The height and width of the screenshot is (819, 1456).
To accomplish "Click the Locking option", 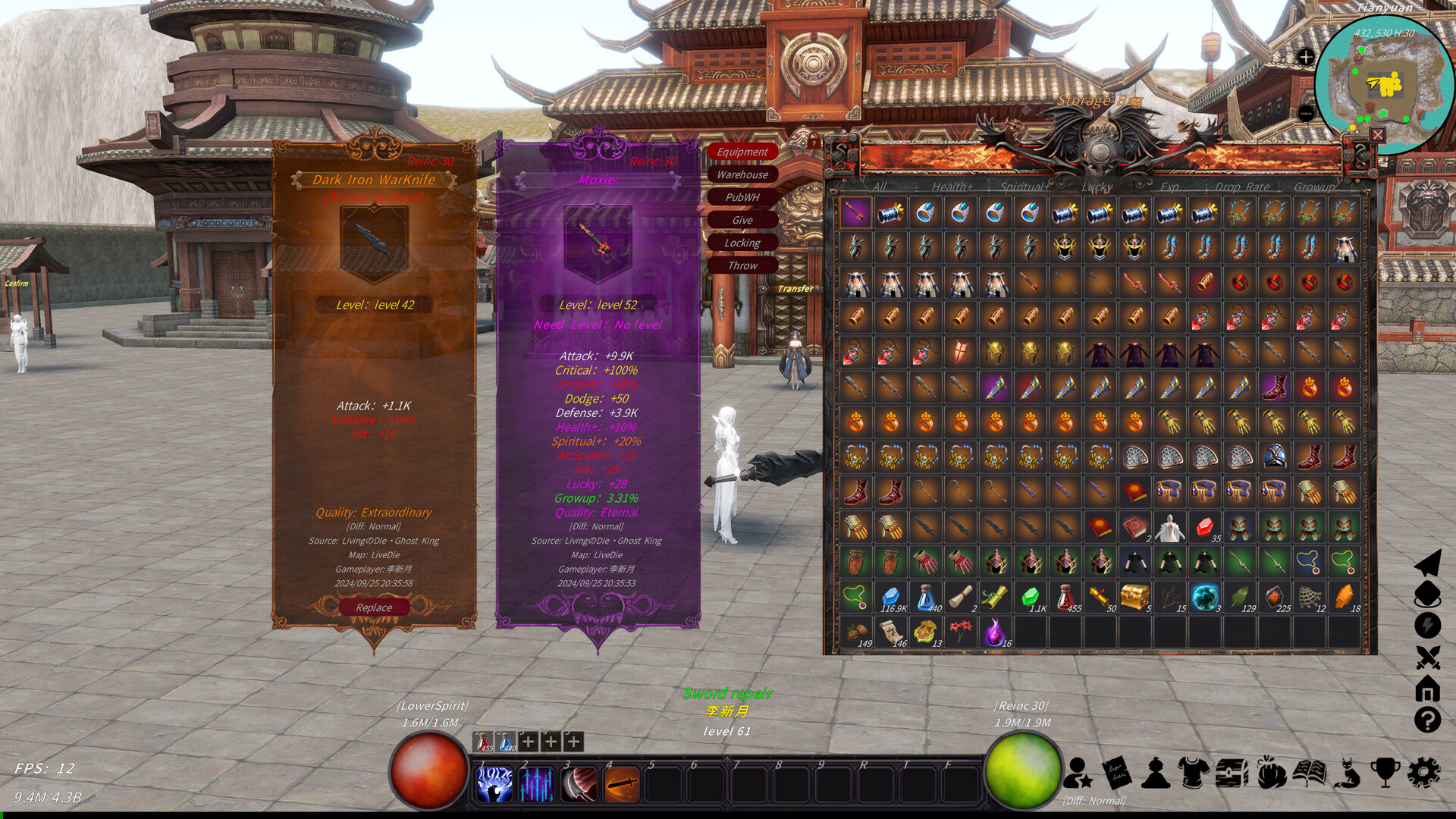I will 742,243.
